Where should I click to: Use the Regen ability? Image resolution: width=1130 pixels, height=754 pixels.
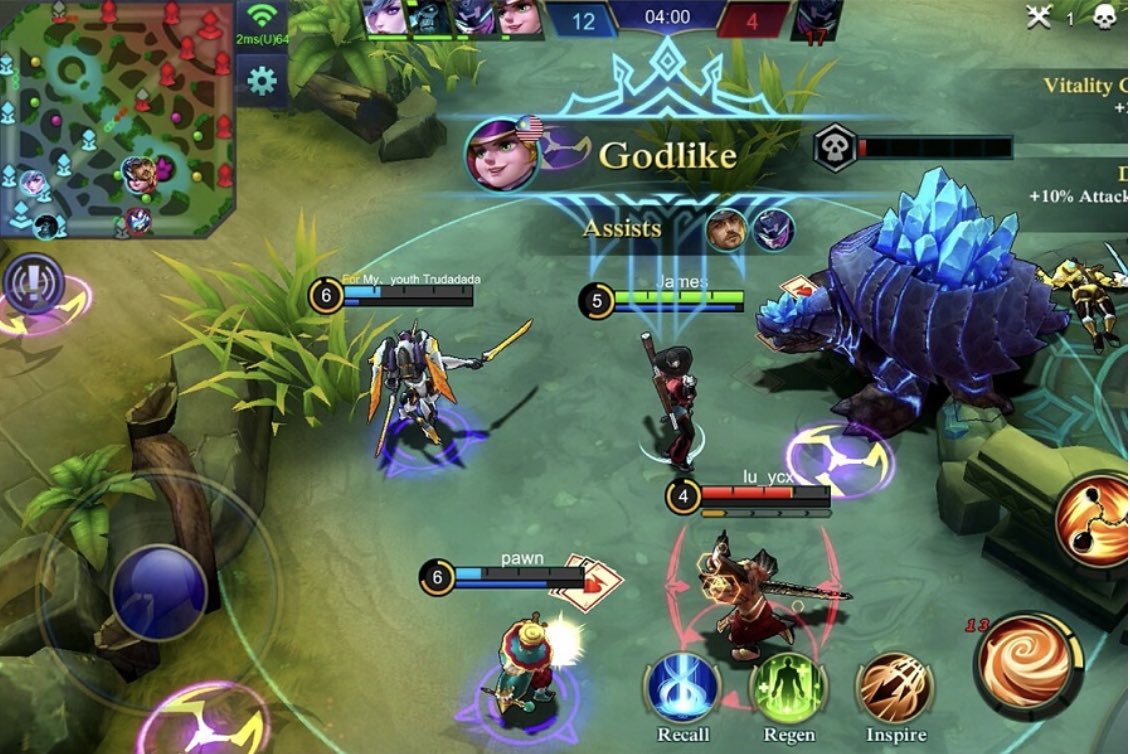pos(788,688)
